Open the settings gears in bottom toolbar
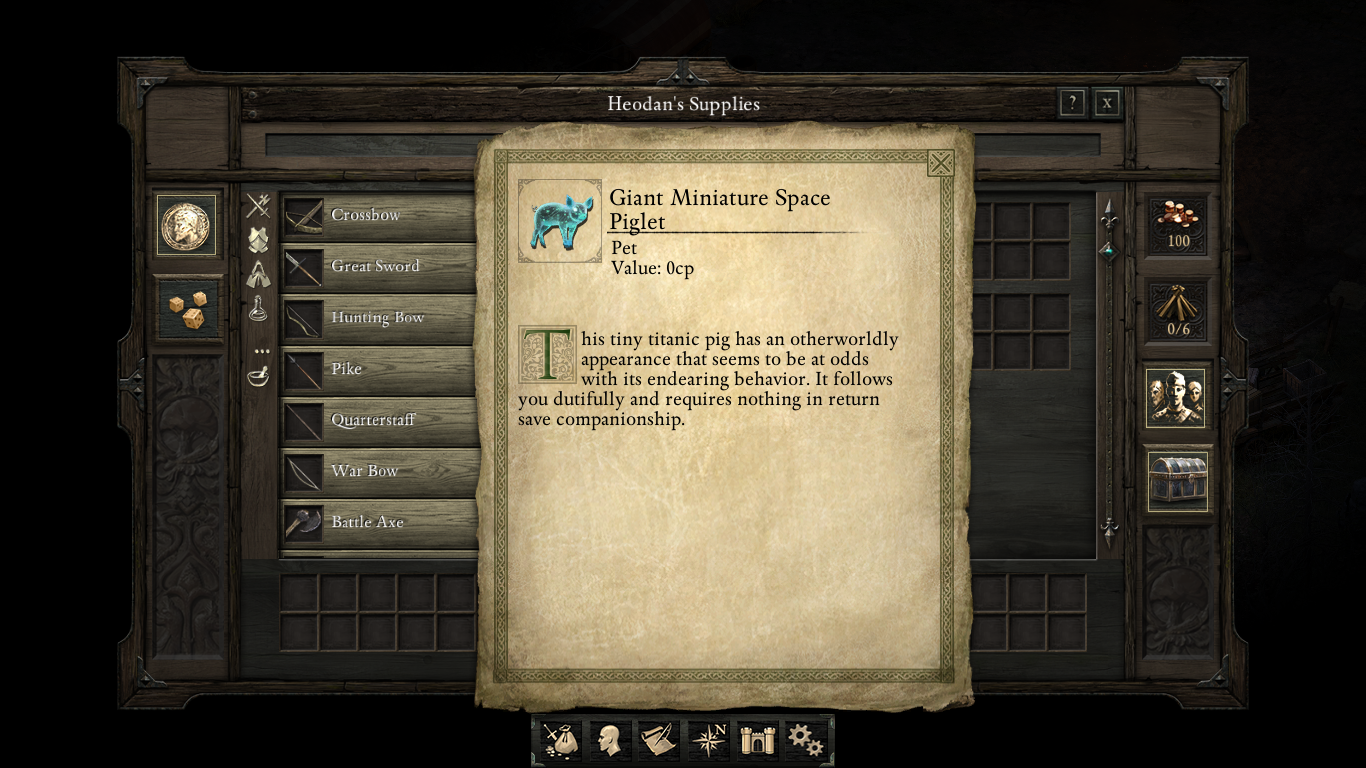Viewport: 1366px width, 768px height. 805,741
